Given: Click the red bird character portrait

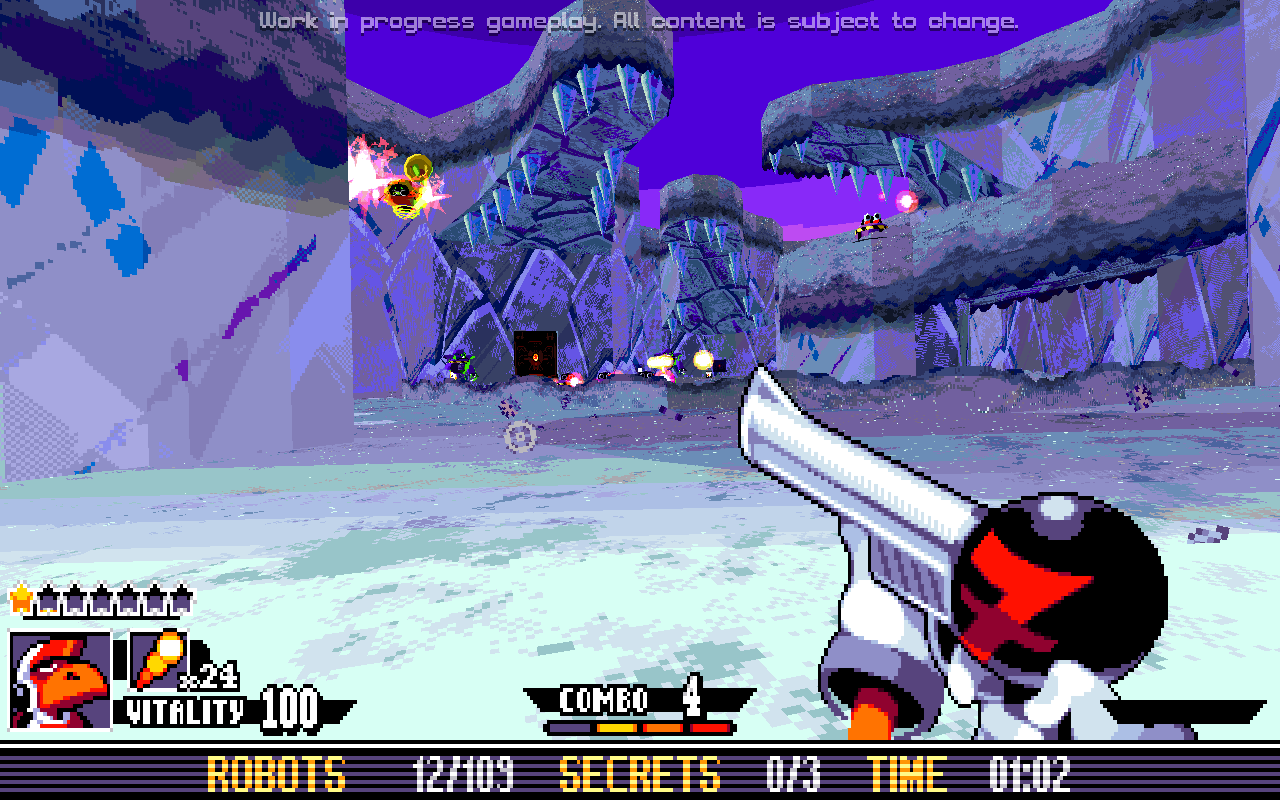Looking at the screenshot, I should 60,680.
